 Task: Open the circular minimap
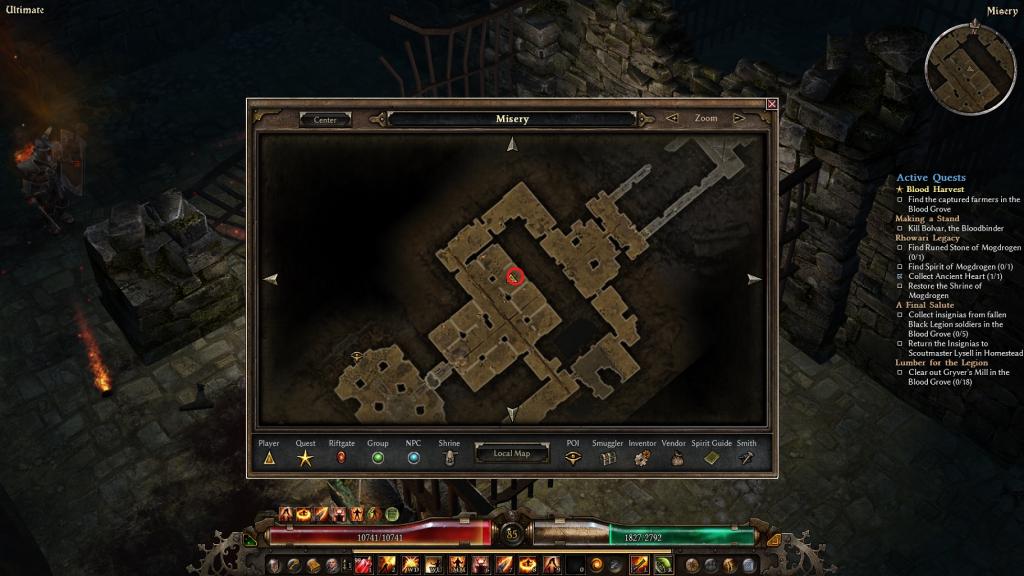(x=970, y=68)
